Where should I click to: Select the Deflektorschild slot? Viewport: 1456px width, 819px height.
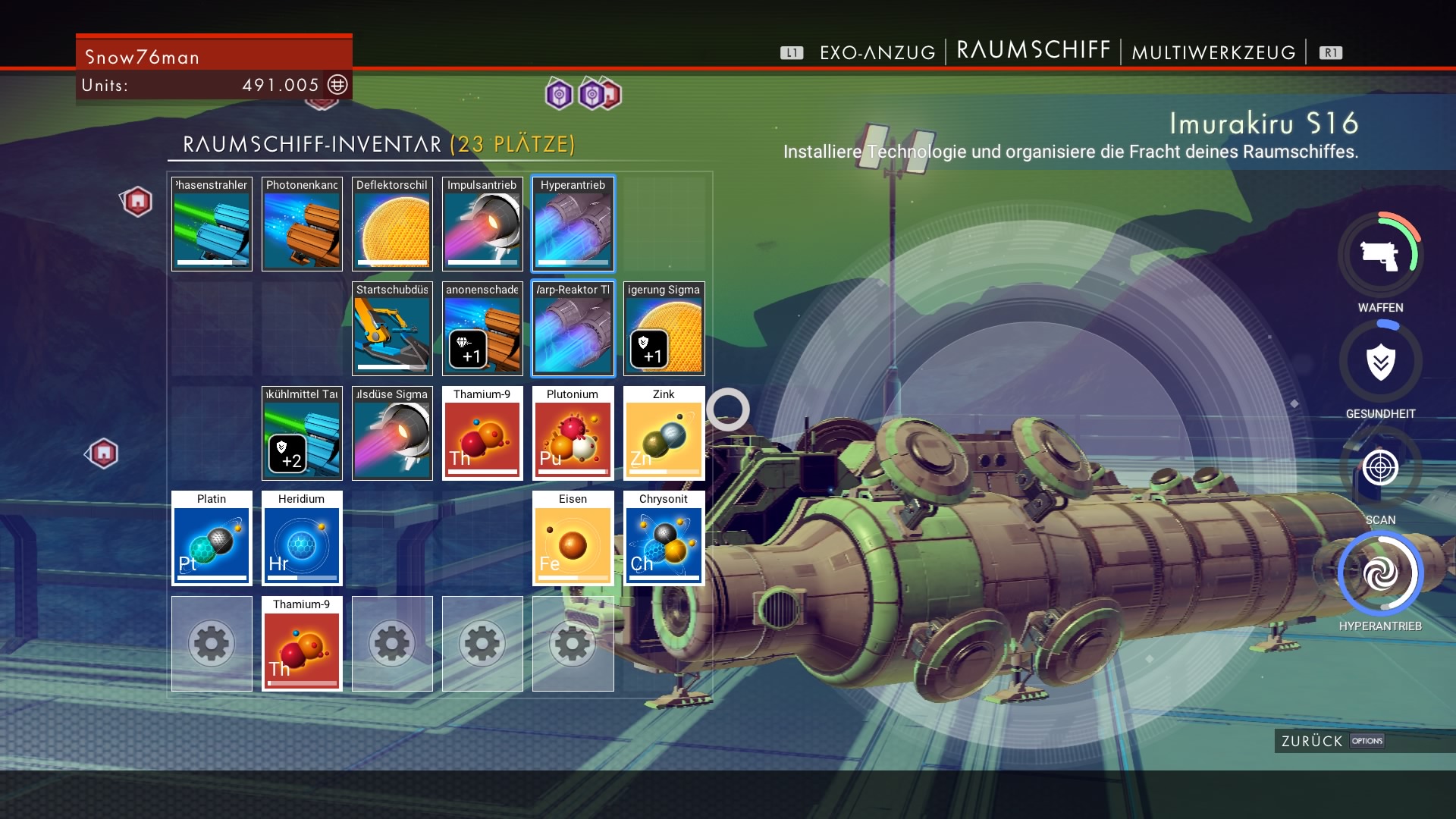pyautogui.click(x=392, y=224)
